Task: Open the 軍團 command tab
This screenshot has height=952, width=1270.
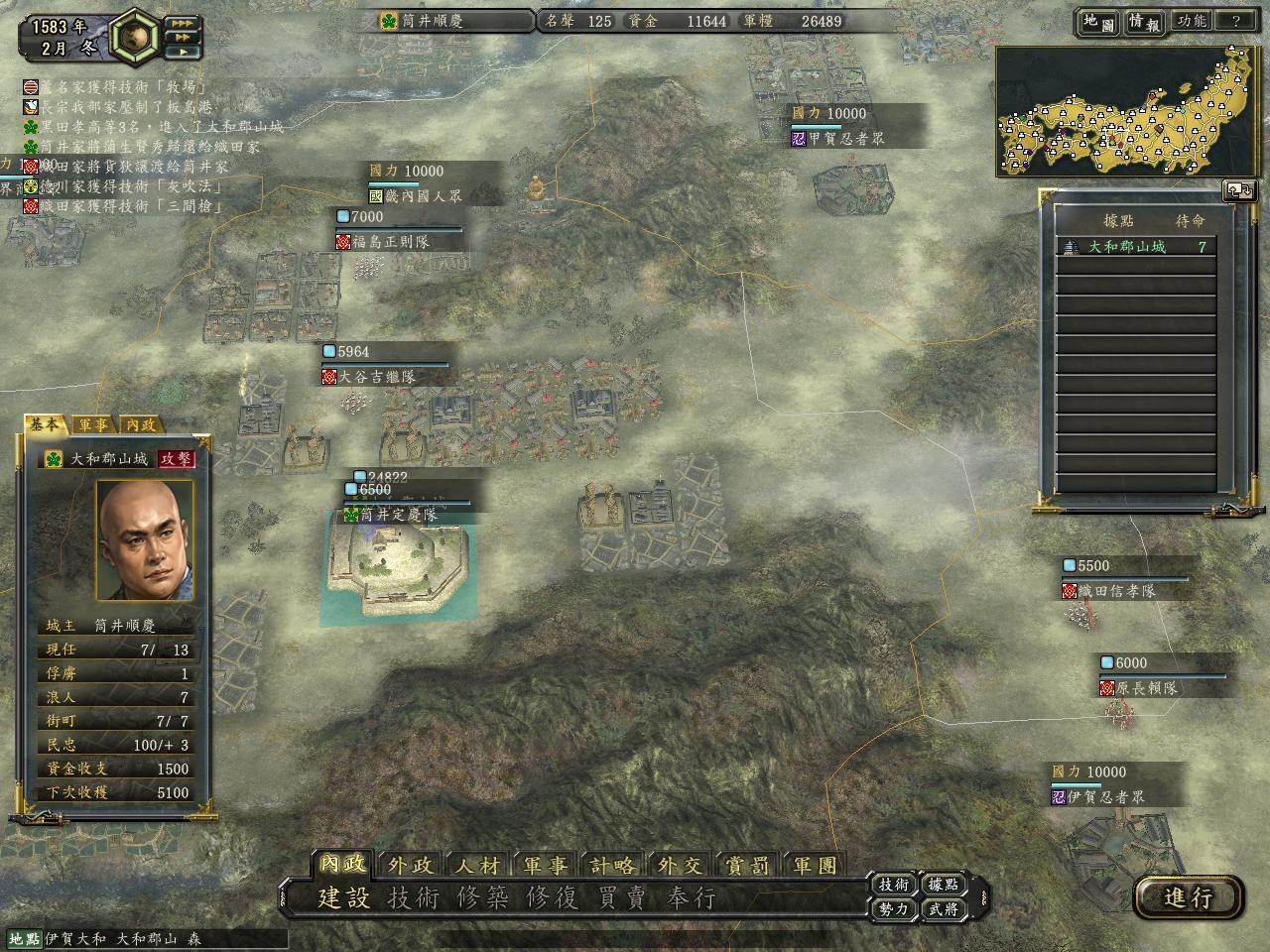Action: click(815, 865)
